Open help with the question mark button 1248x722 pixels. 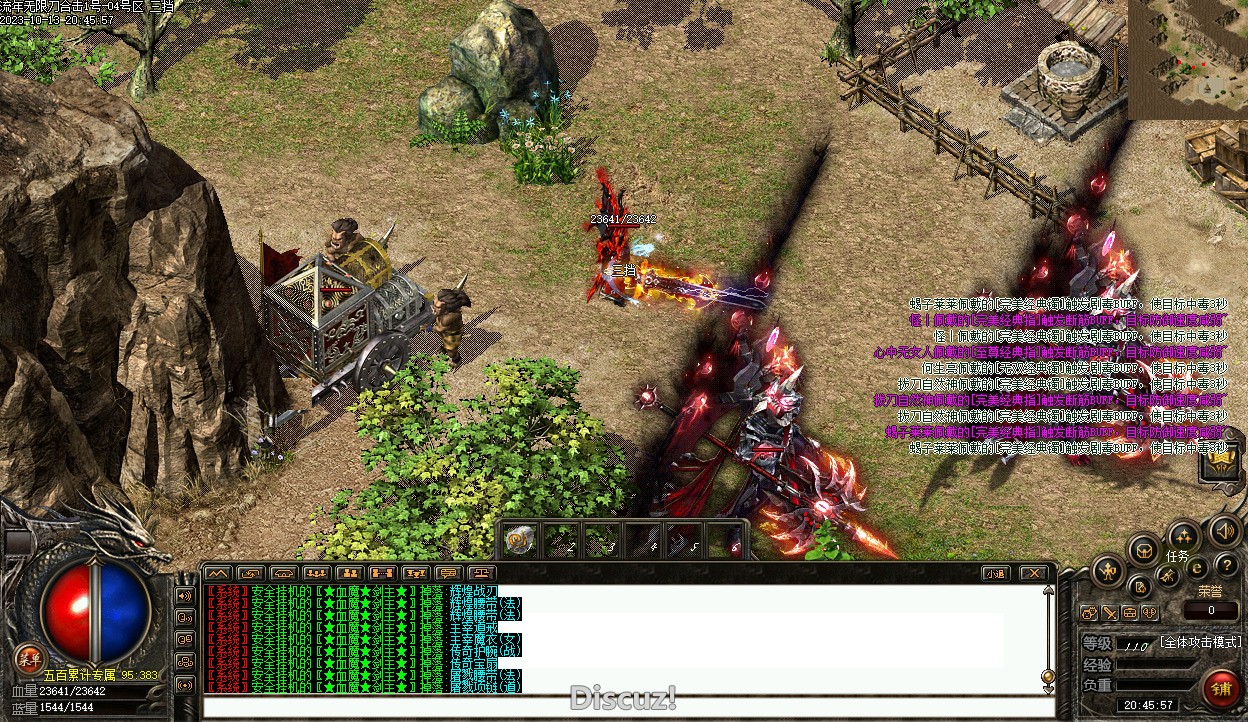pos(1226,566)
